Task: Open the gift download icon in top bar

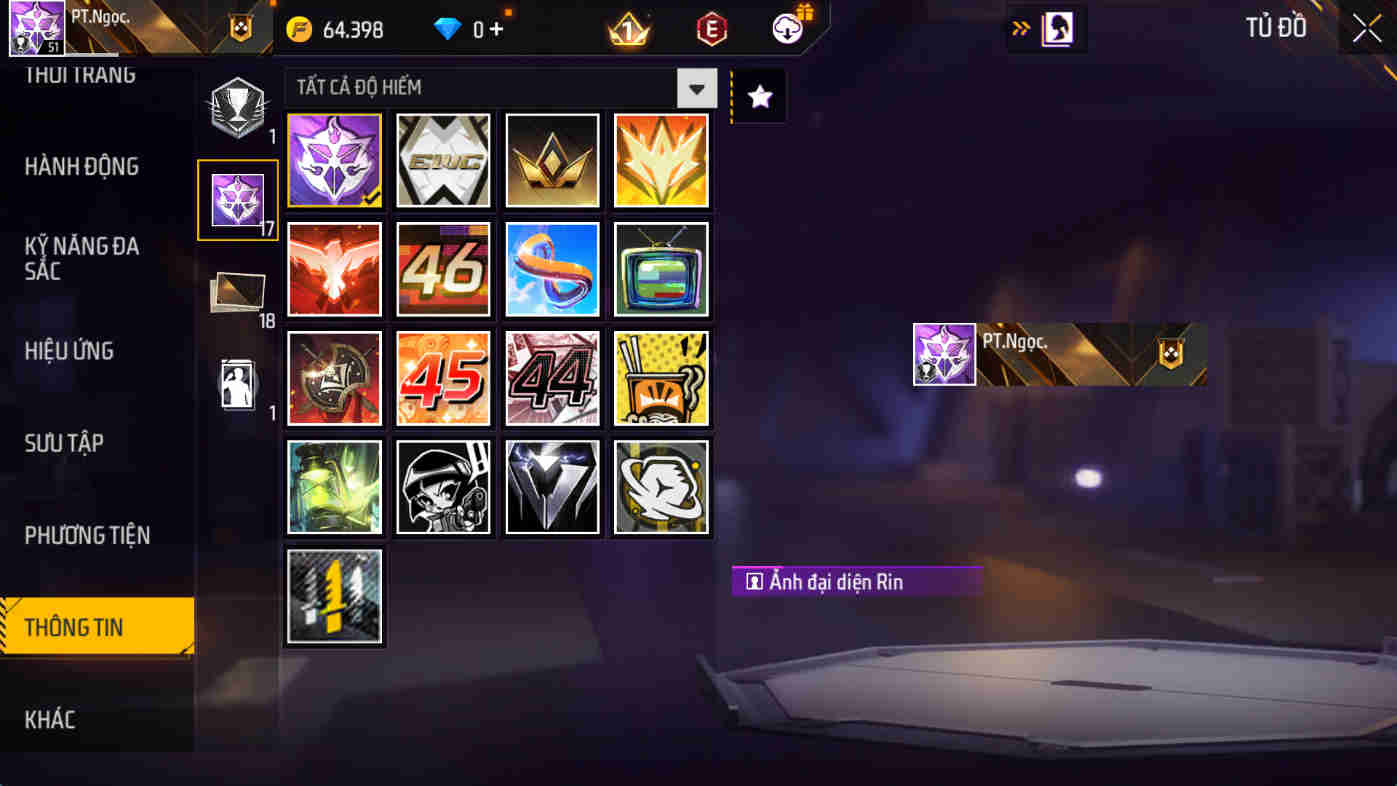Action: [786, 27]
